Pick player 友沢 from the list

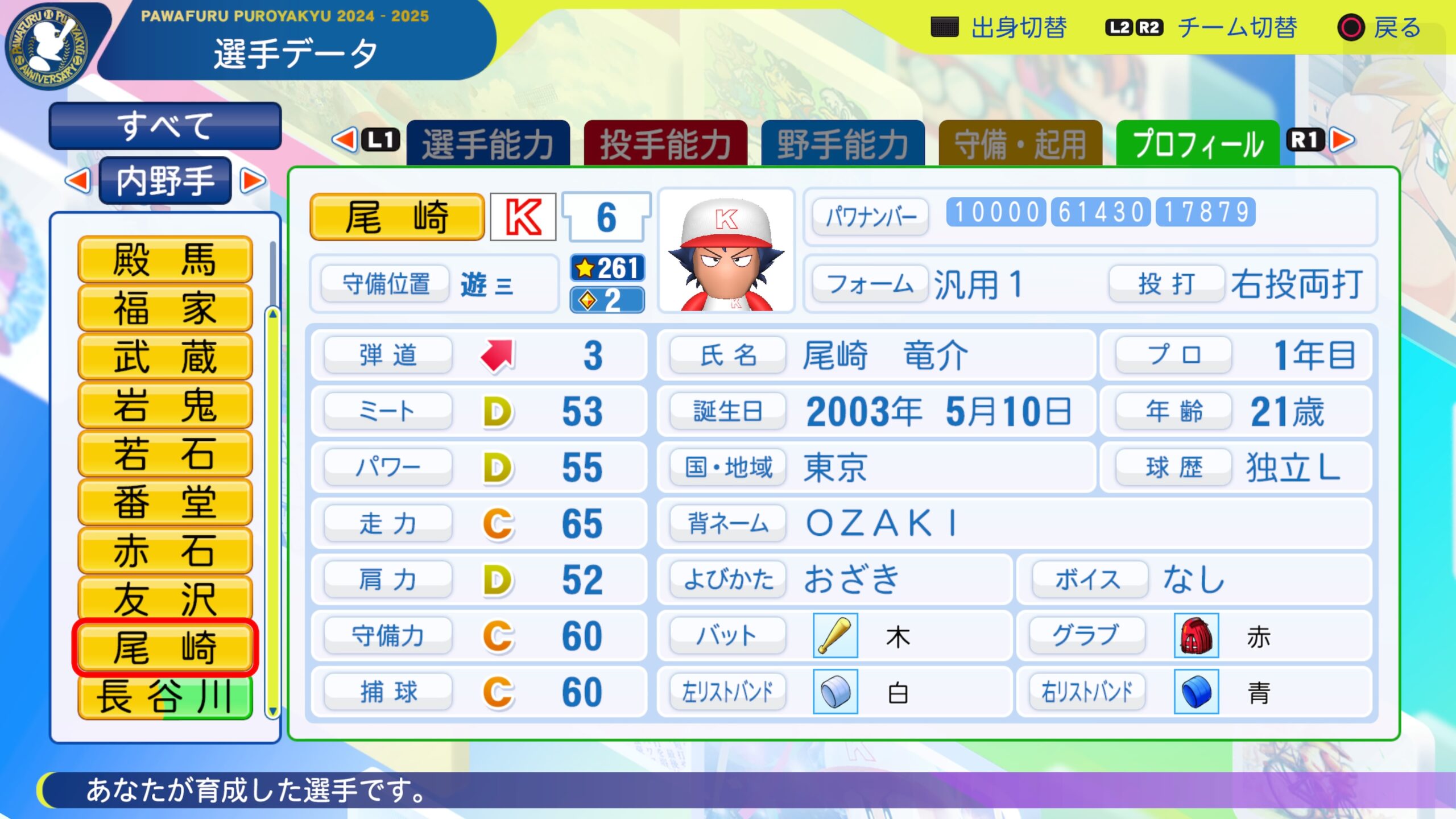165,599
